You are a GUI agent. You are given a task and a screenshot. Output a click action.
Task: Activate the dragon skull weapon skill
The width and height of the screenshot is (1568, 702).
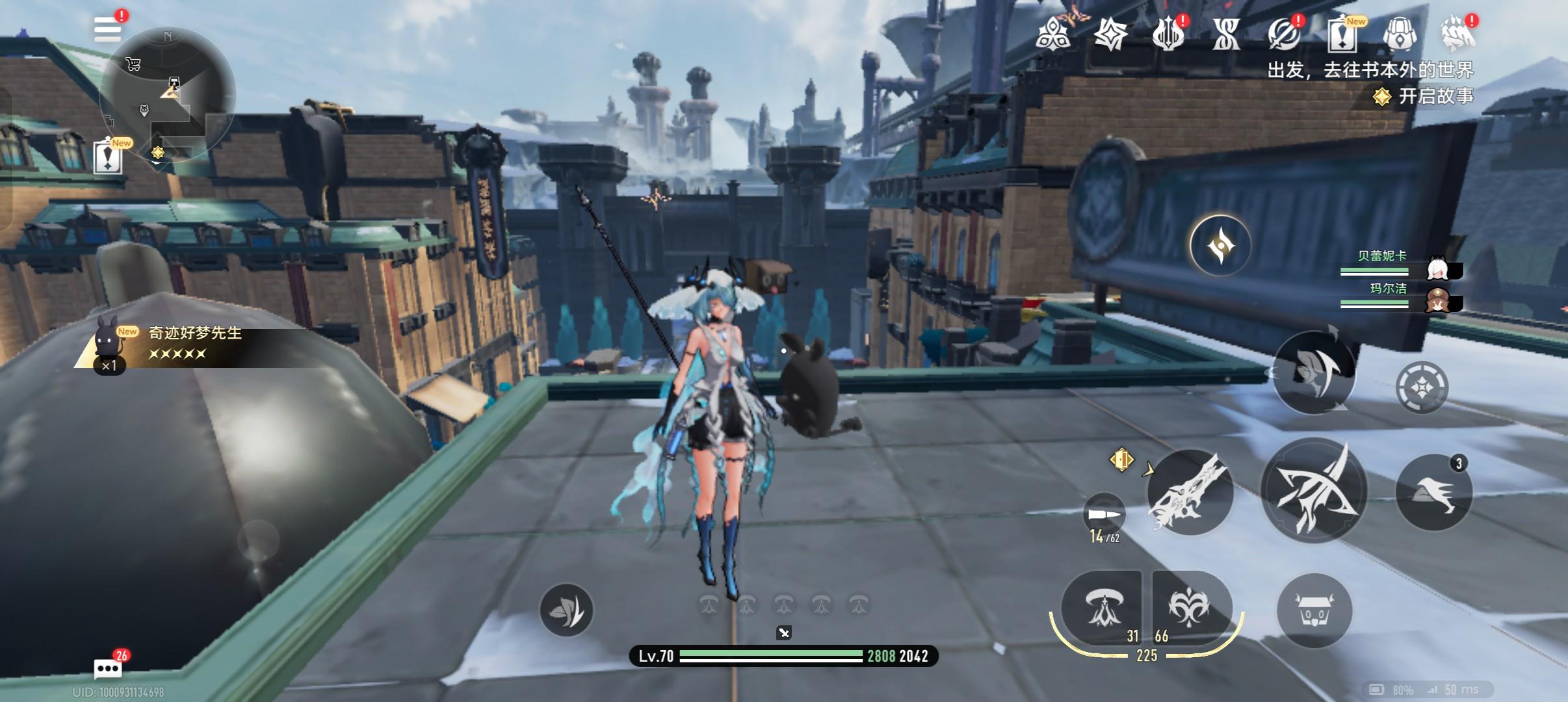[x=1190, y=493]
